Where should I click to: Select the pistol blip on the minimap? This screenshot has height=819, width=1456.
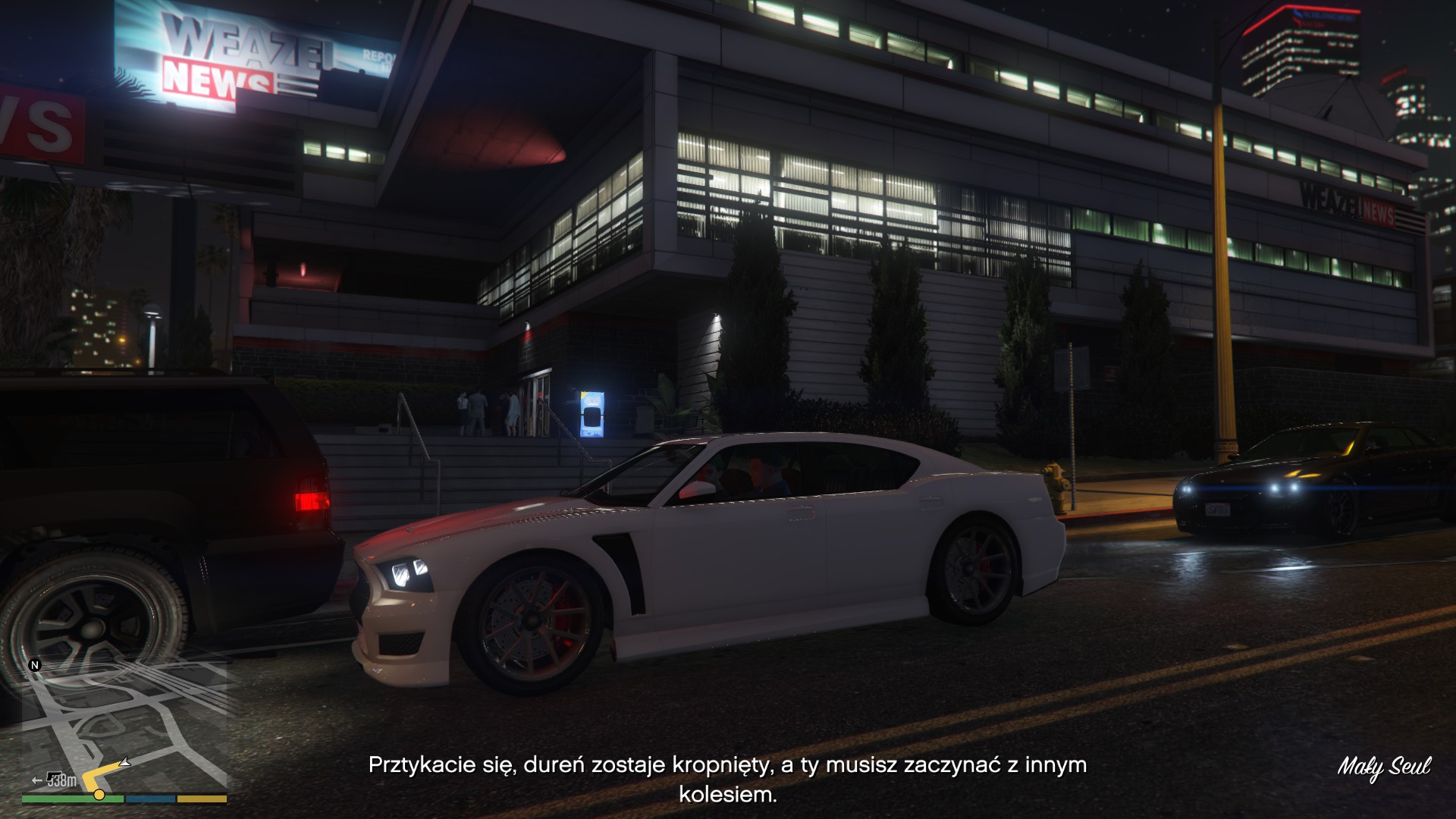55,779
